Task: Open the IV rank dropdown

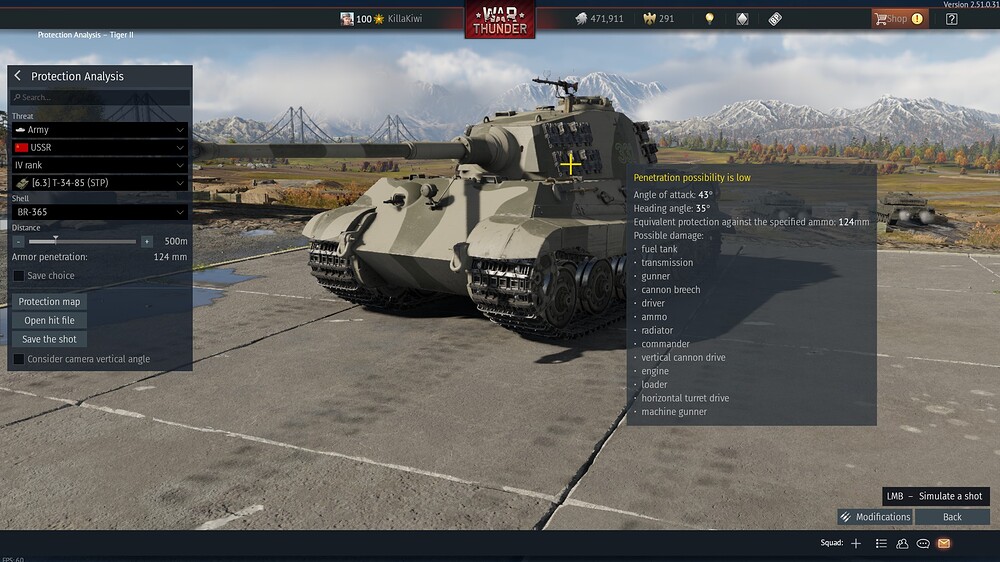Action: click(100, 165)
